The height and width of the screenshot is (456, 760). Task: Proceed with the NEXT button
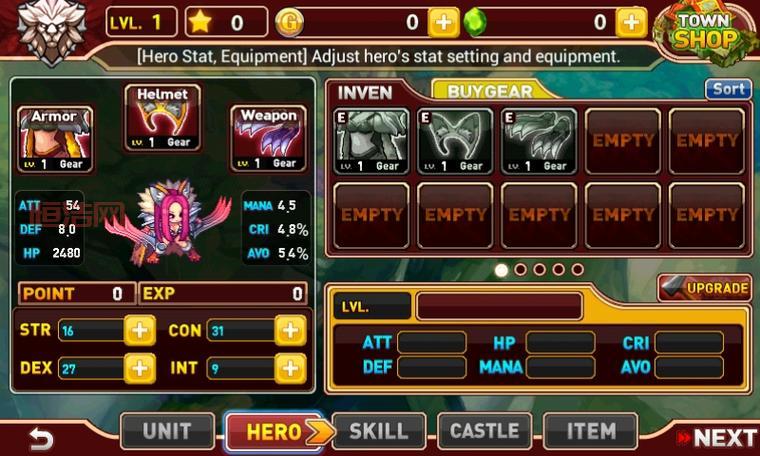coord(715,437)
